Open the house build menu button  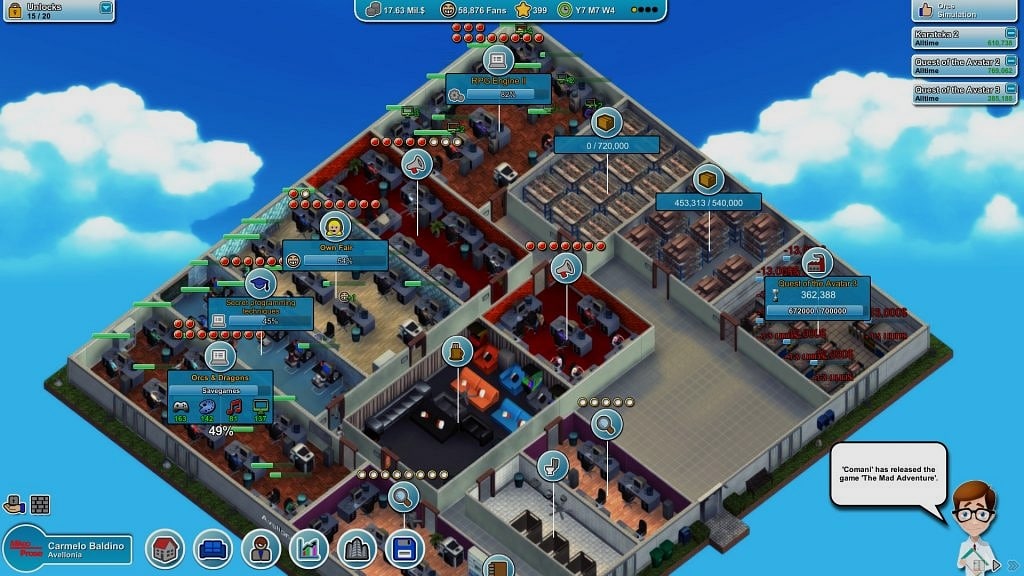pos(165,548)
